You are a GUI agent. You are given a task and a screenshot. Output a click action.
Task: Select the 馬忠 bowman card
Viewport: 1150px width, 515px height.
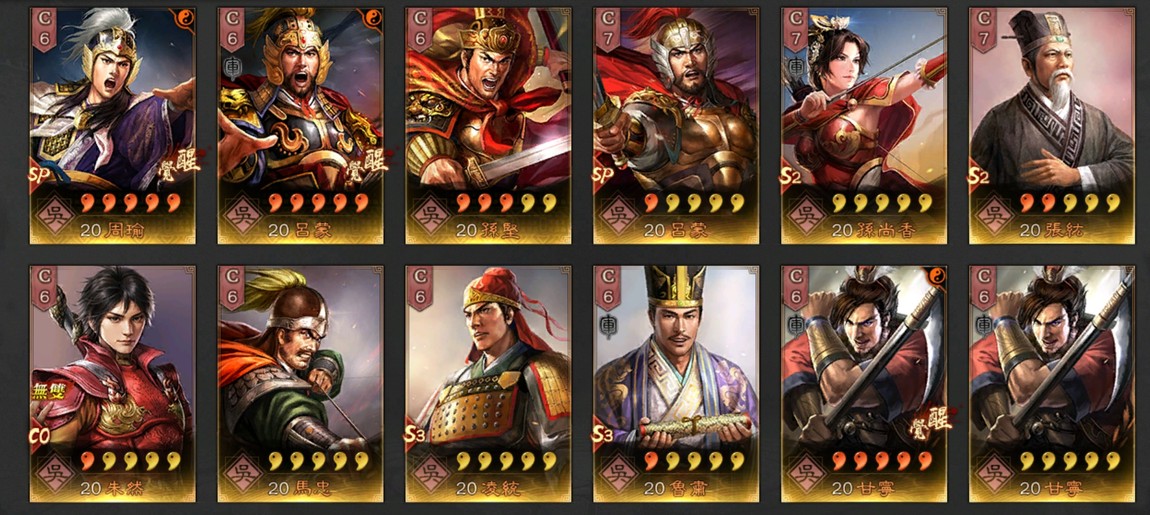[x=300, y=383]
